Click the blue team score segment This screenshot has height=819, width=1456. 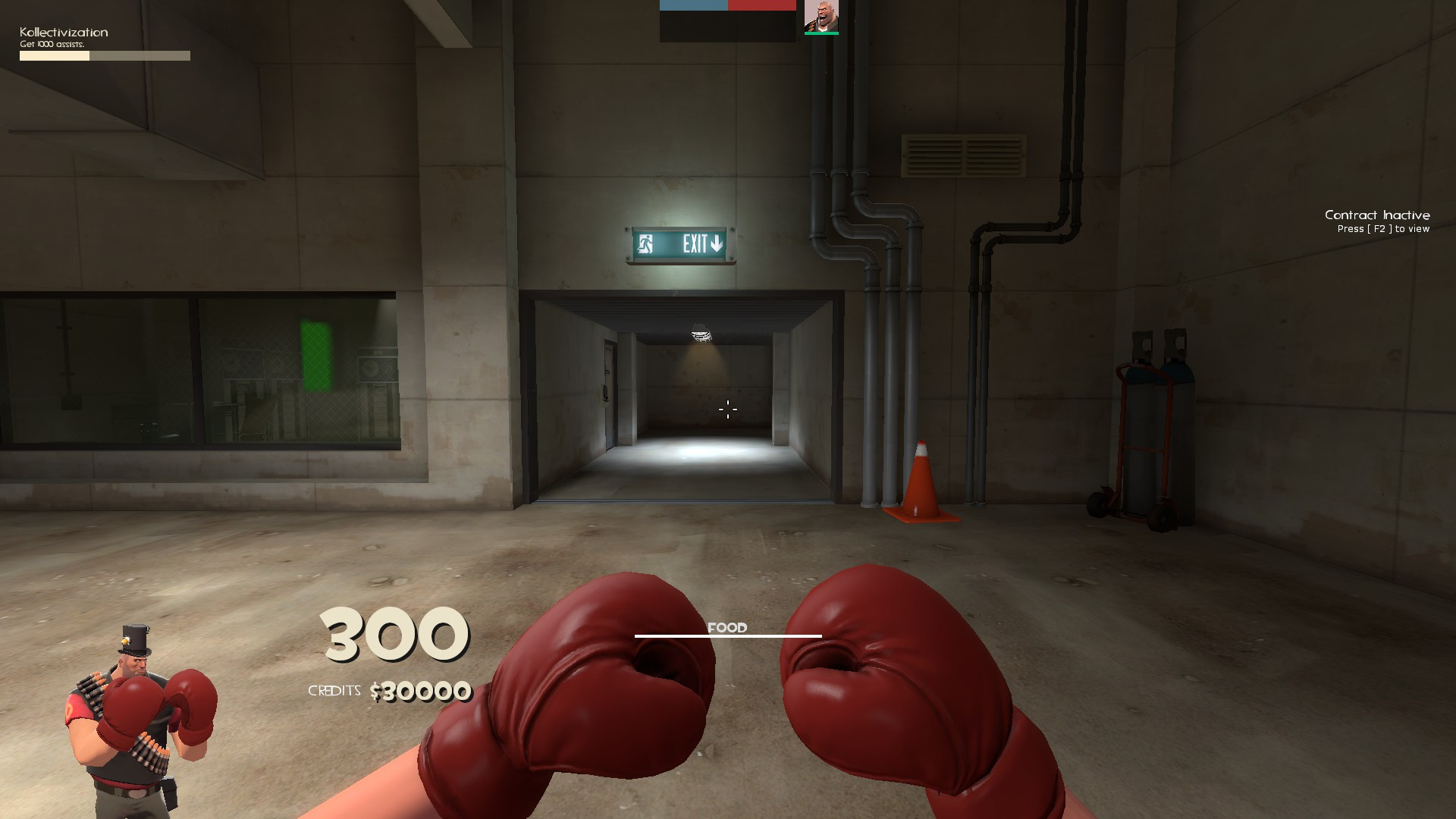(x=694, y=5)
